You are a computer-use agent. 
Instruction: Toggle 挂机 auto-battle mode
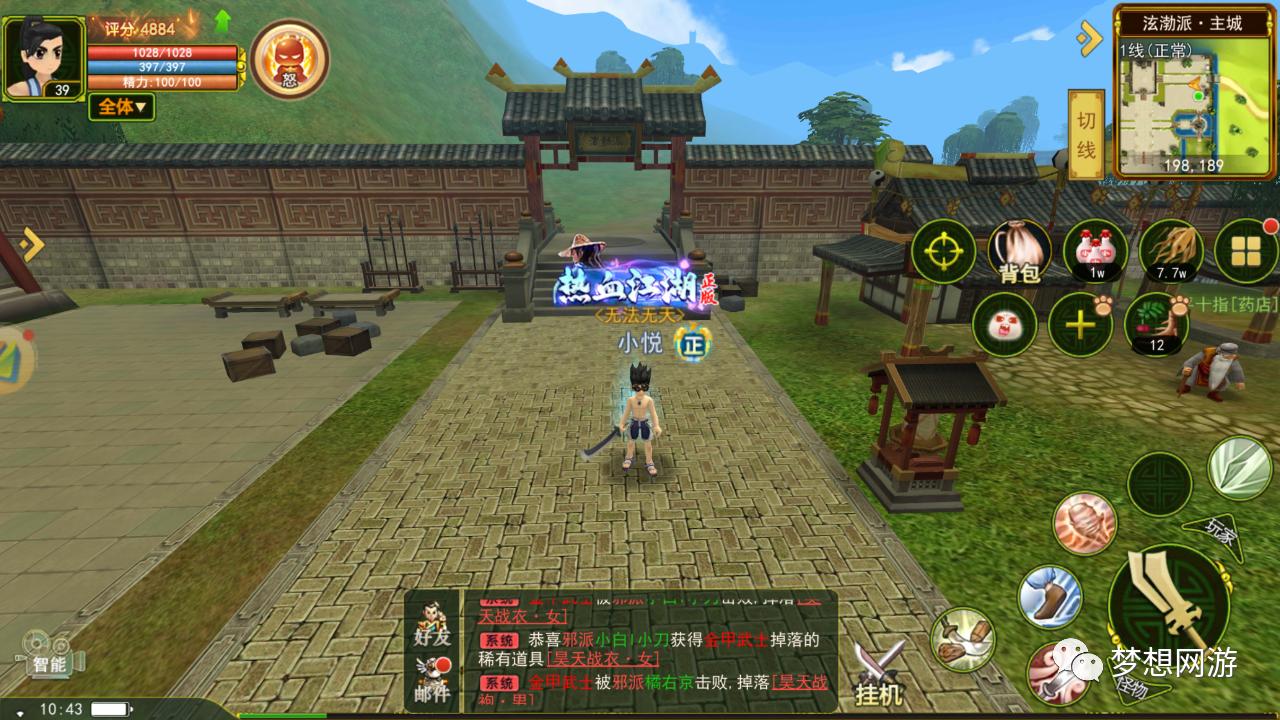click(879, 673)
